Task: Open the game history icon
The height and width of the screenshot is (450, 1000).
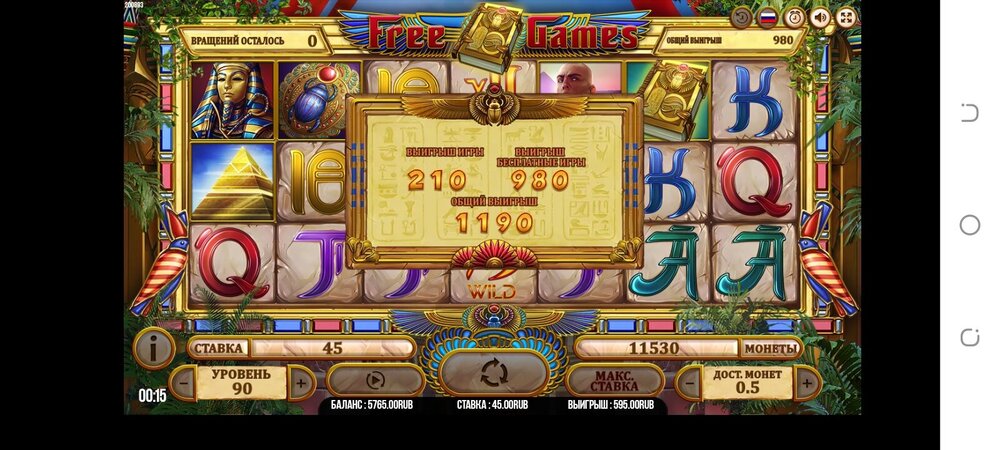Action: pyautogui.click(x=742, y=18)
